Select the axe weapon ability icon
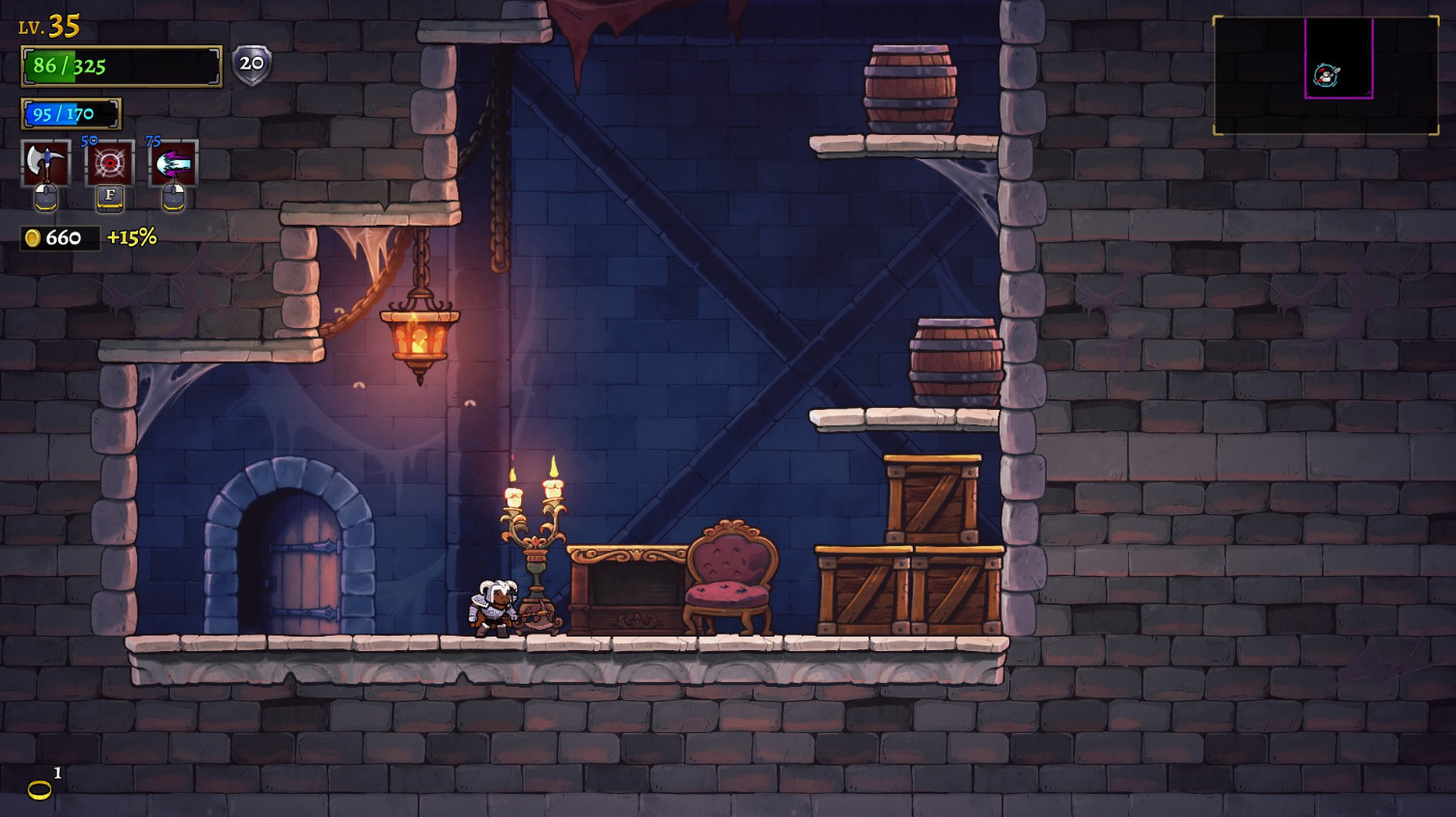Screen dimensions: 1456x817 coord(45,163)
